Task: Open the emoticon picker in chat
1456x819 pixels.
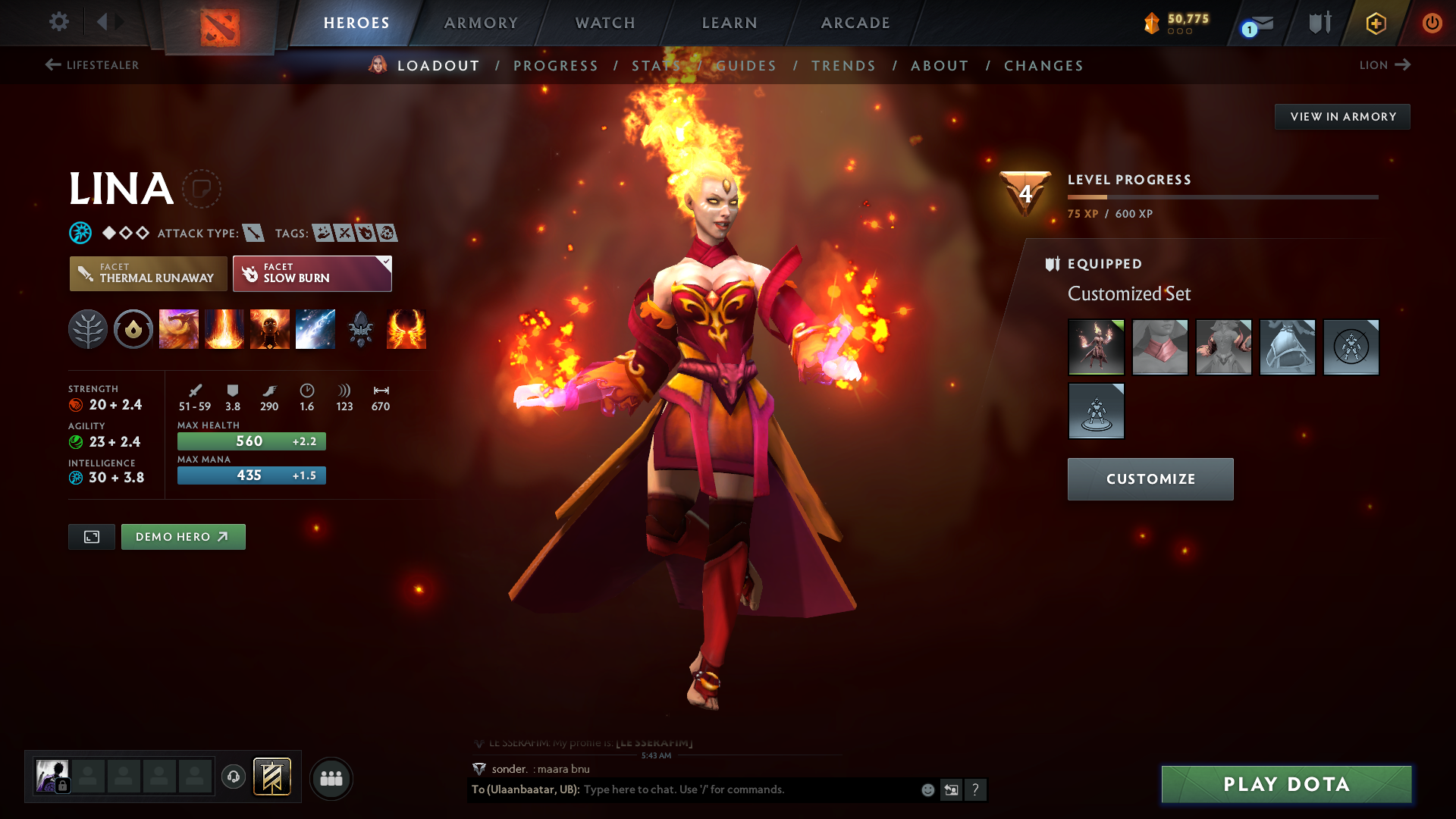Action: click(x=927, y=789)
